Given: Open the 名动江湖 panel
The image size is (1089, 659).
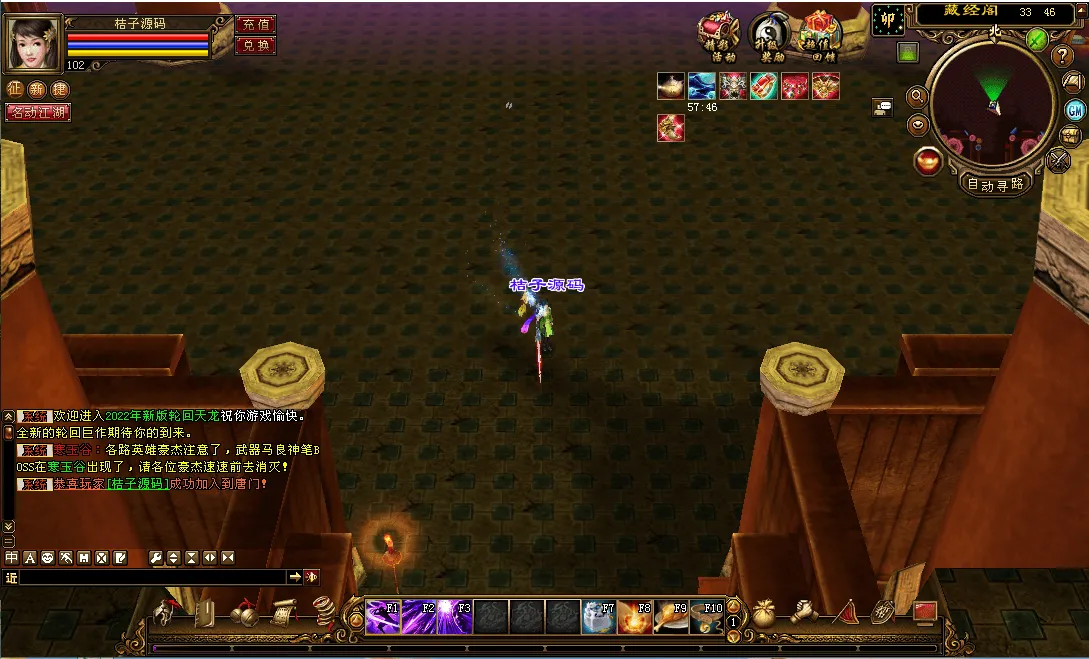Looking at the screenshot, I should point(38,112).
